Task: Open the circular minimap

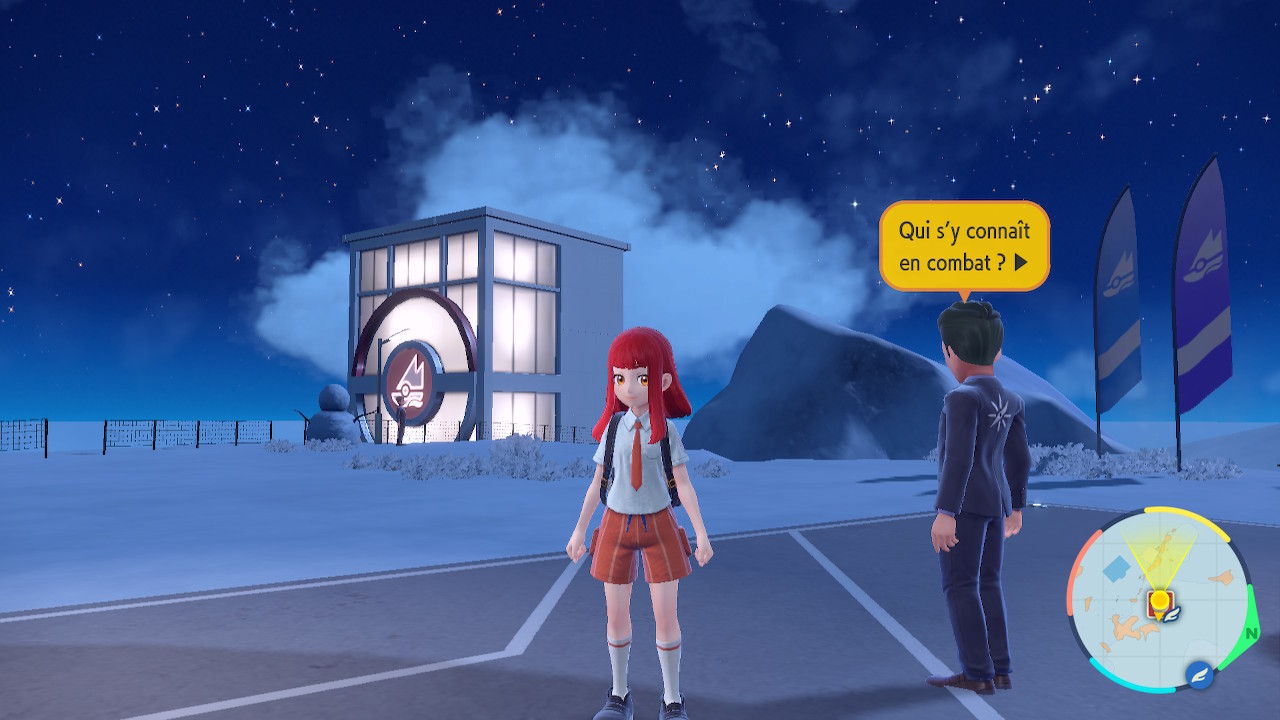Action: point(1158,600)
